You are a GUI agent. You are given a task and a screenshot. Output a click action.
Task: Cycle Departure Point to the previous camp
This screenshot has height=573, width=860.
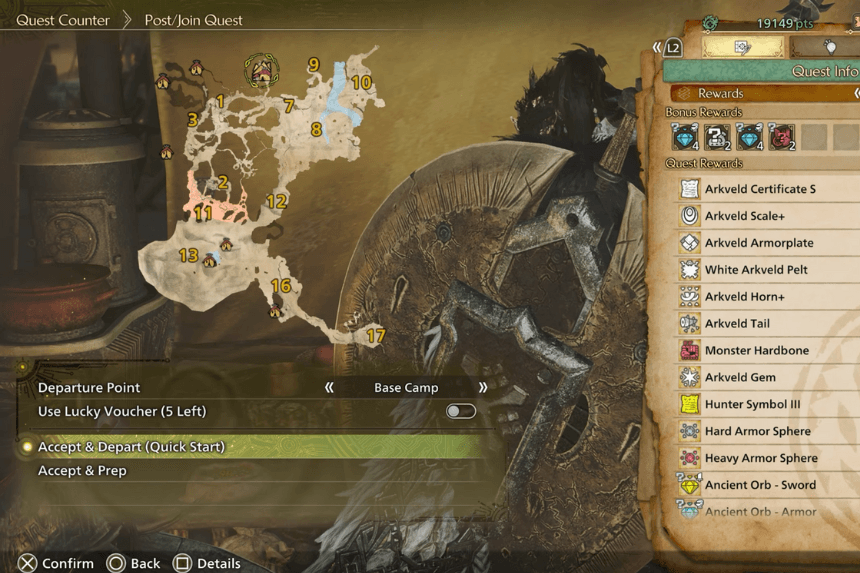329,388
